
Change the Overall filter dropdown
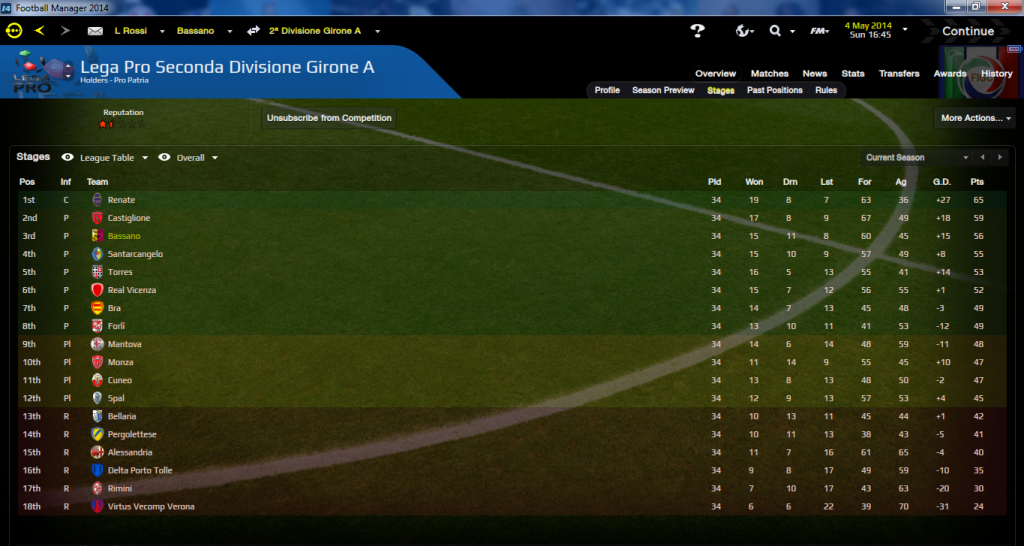click(197, 158)
